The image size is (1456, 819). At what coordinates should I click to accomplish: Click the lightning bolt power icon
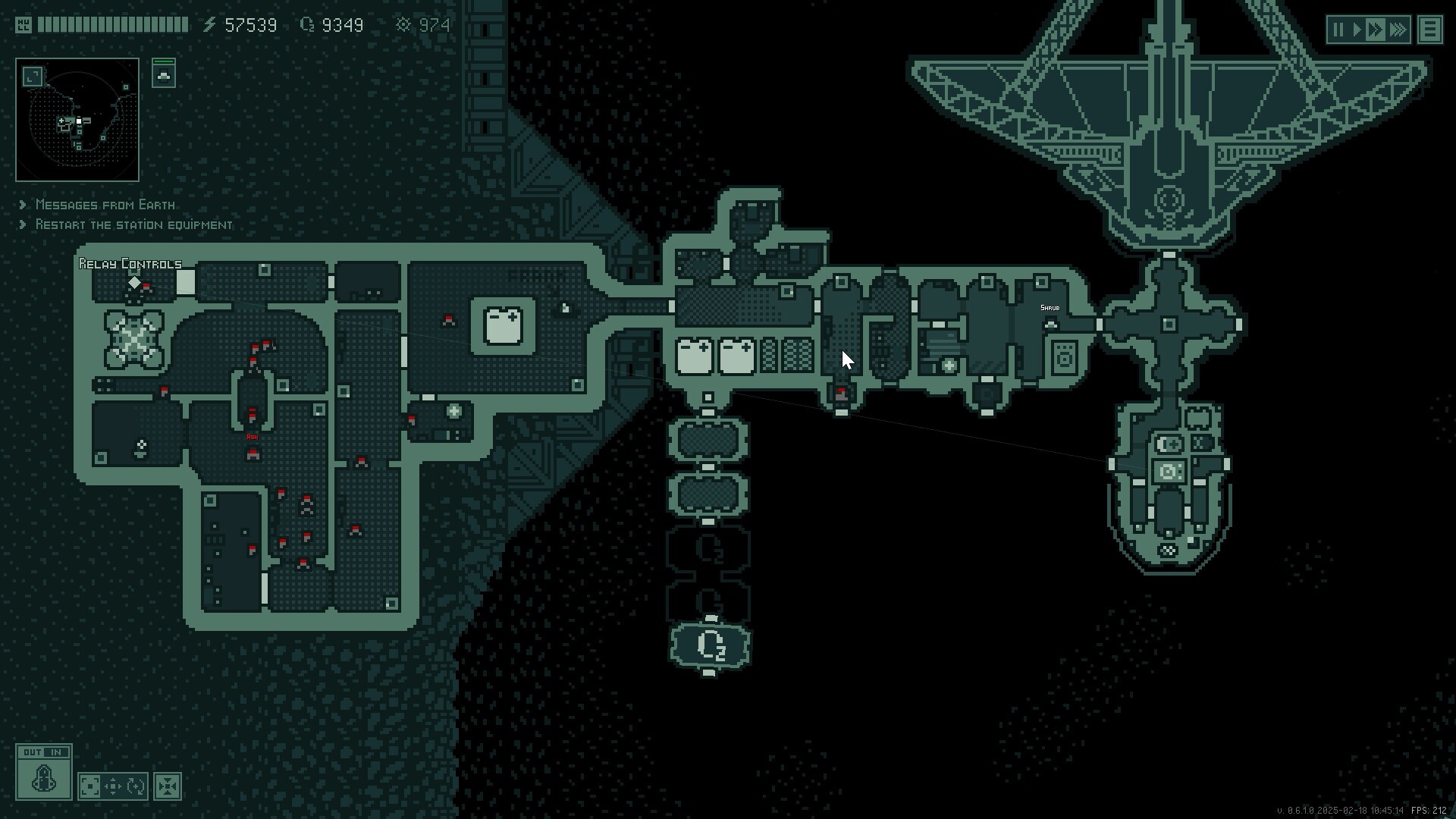coord(209,24)
